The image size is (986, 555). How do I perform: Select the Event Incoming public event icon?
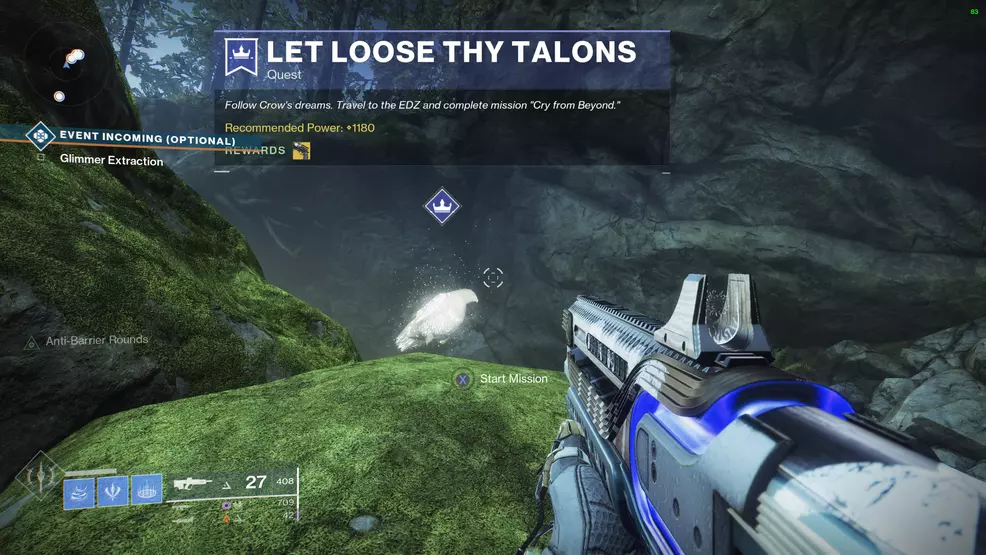40,135
